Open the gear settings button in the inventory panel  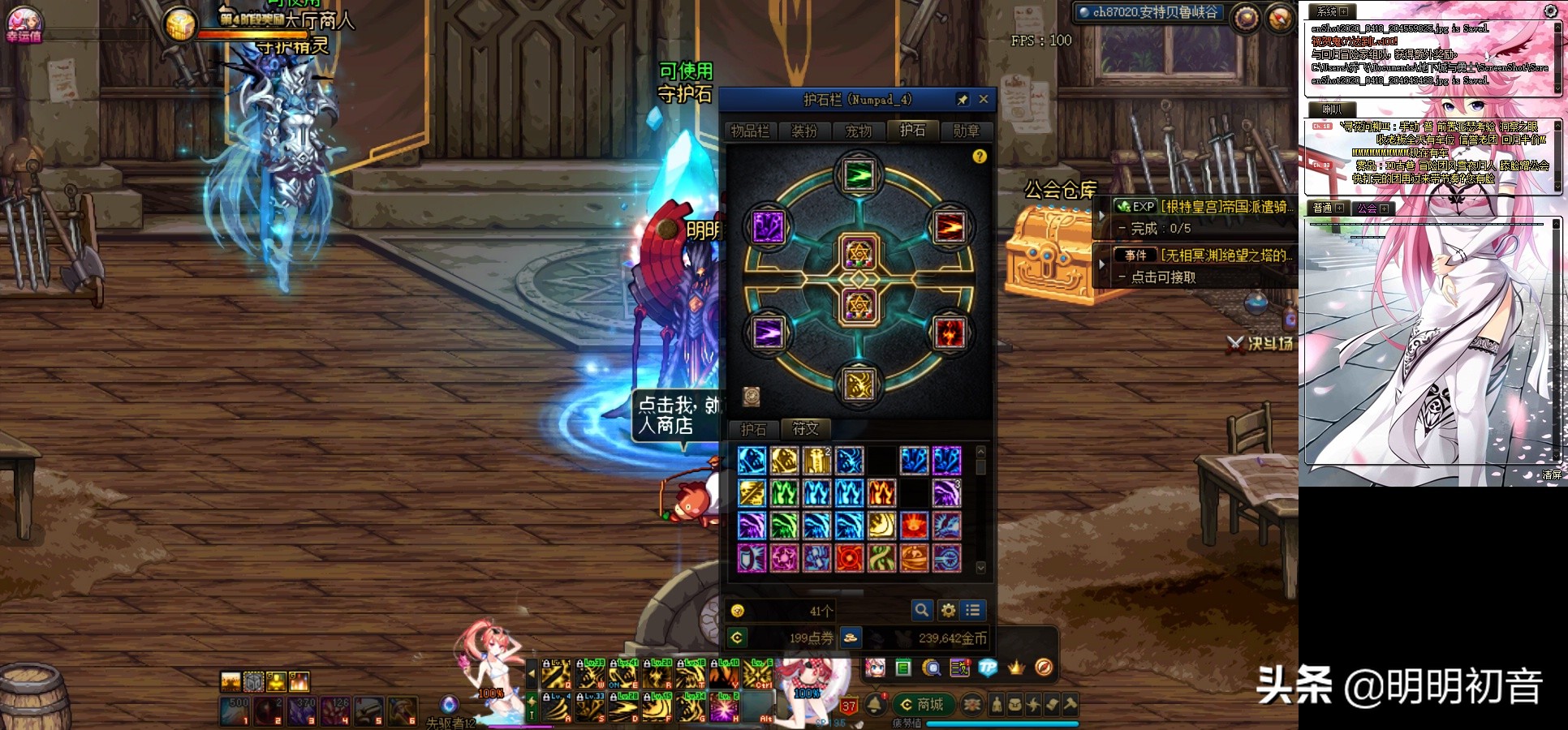click(947, 610)
